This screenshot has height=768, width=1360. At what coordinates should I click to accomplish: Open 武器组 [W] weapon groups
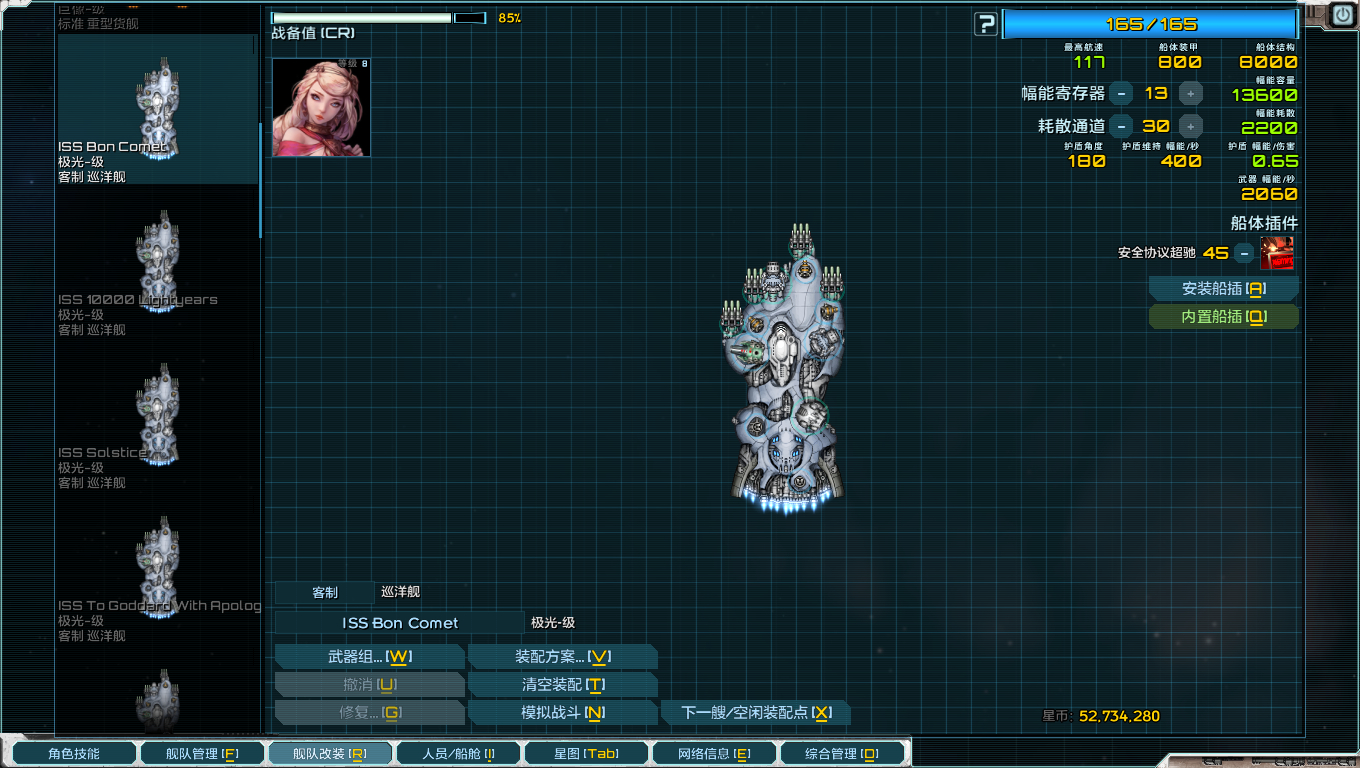click(x=369, y=655)
